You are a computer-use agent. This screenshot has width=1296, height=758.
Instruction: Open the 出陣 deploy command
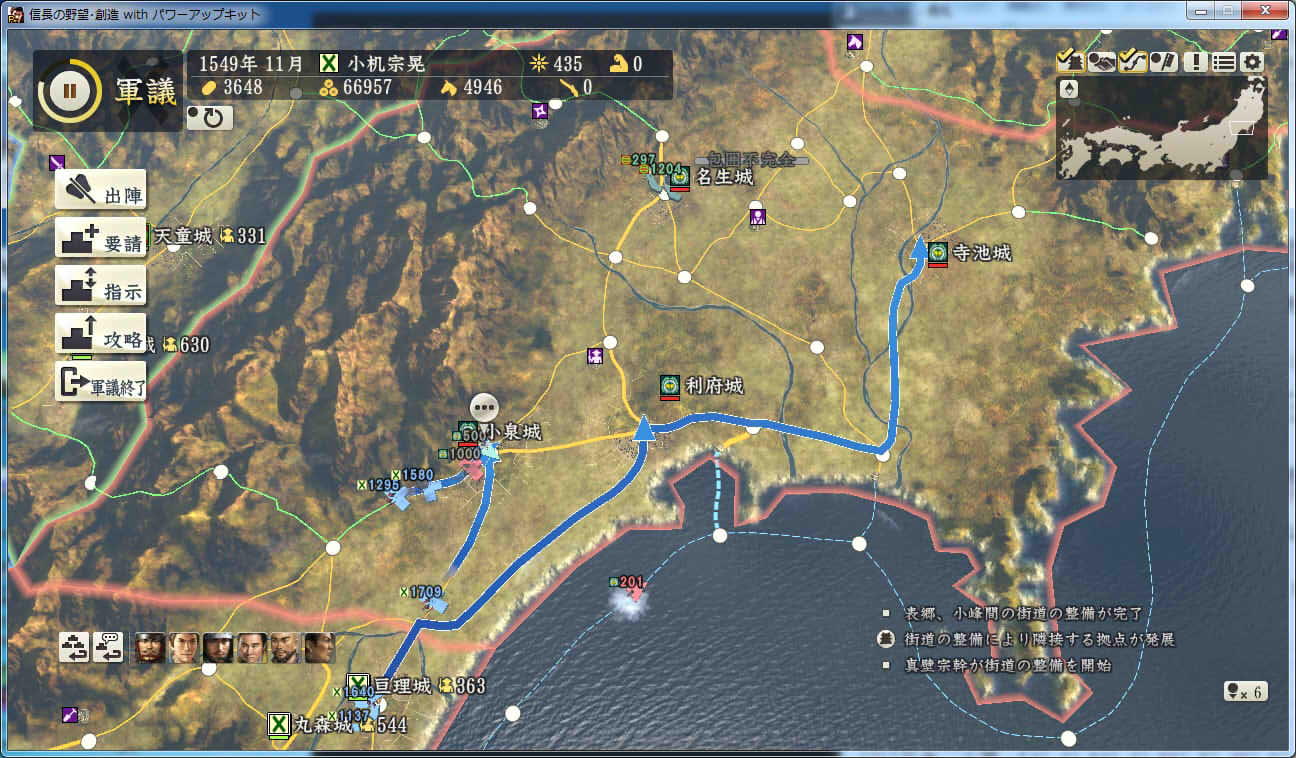[101, 189]
